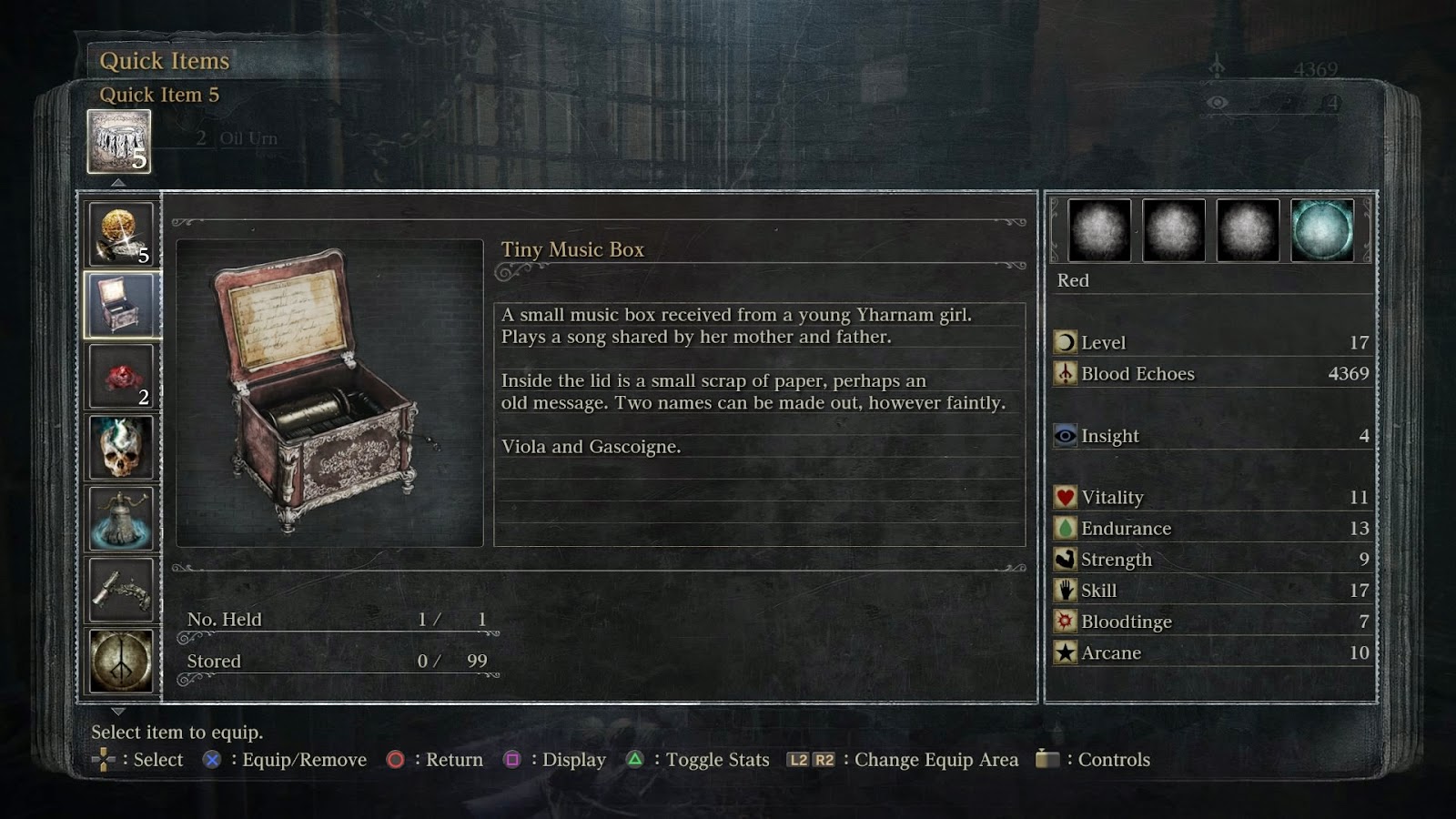Click the blue X Equip/Remove prompt
Screen dimensions: 1456x819
pos(211,759)
